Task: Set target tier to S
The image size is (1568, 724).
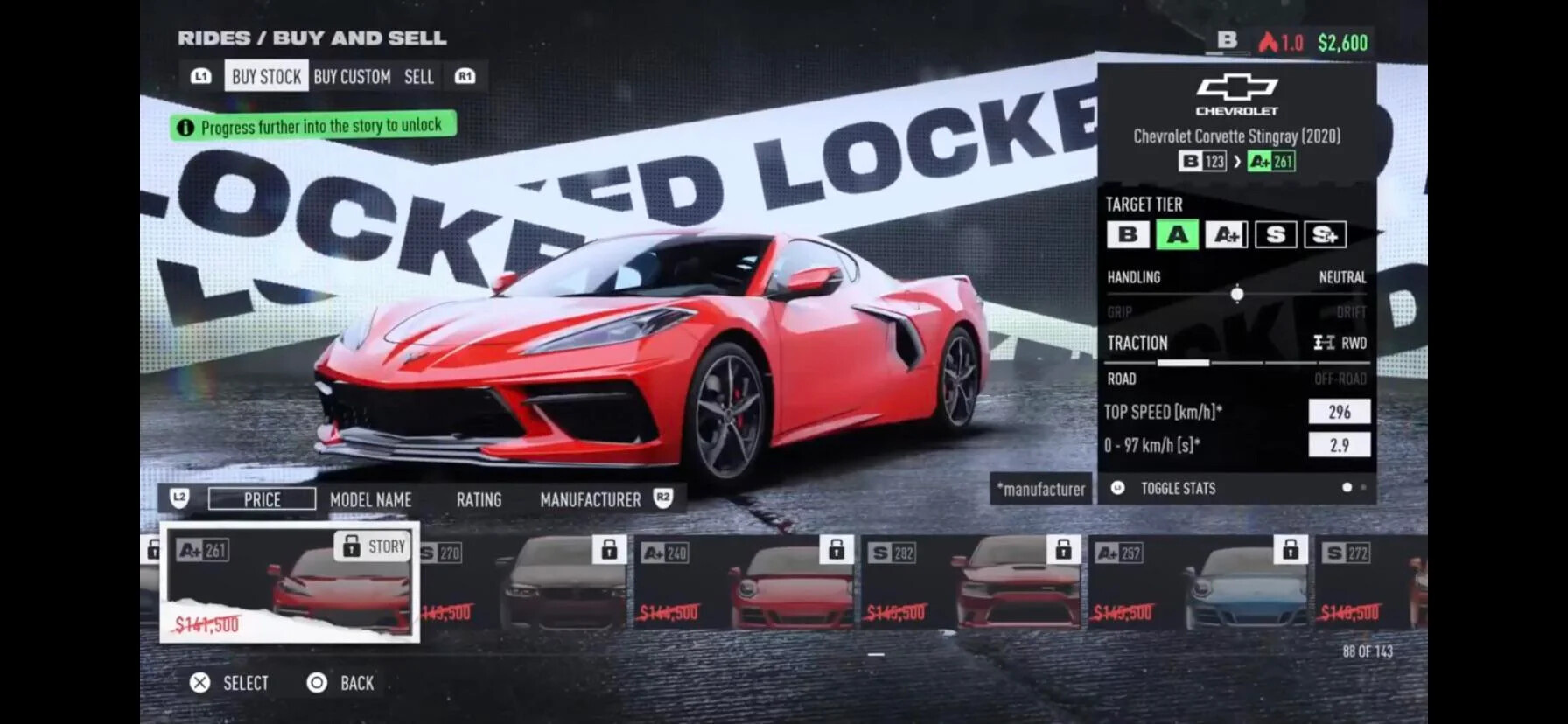Action: pyautogui.click(x=1275, y=234)
